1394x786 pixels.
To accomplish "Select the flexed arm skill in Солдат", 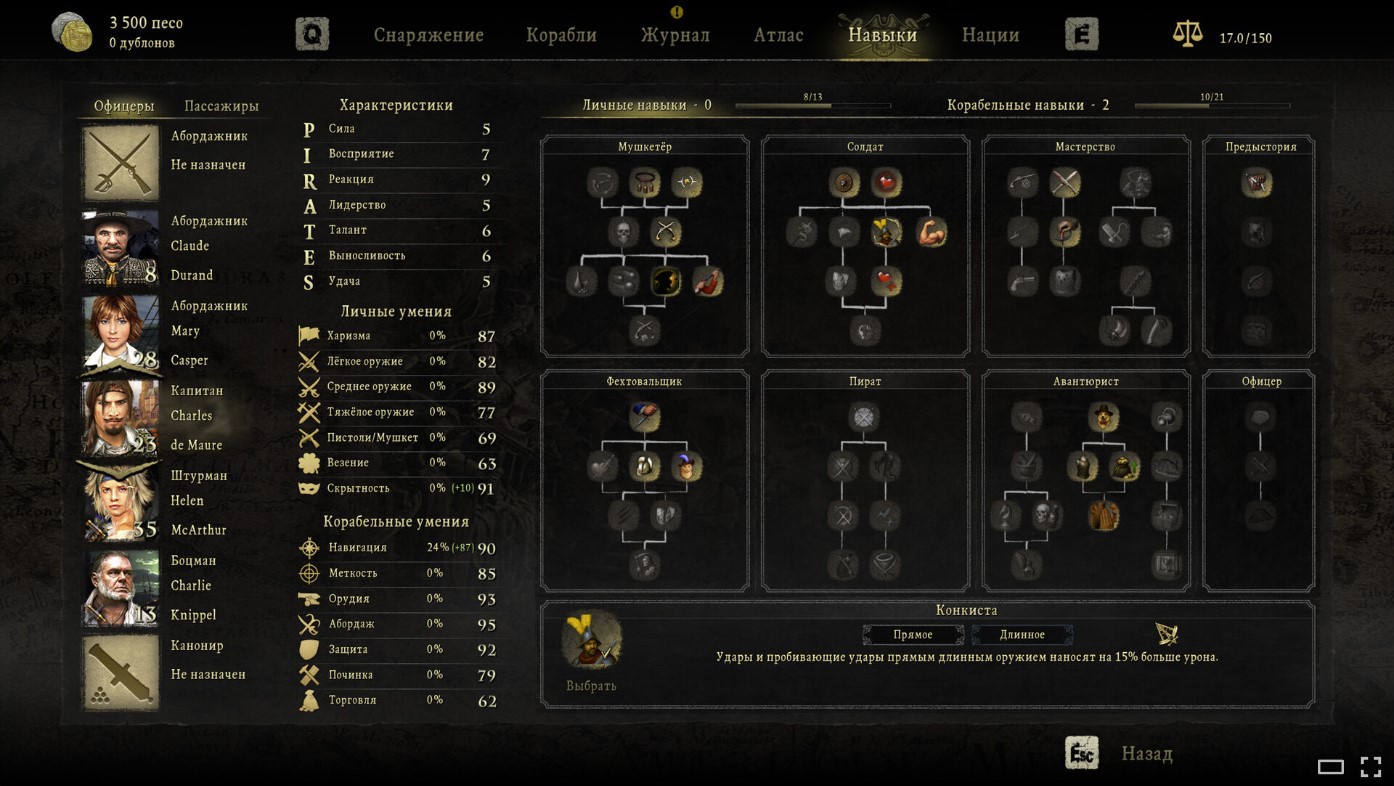I will tap(931, 232).
